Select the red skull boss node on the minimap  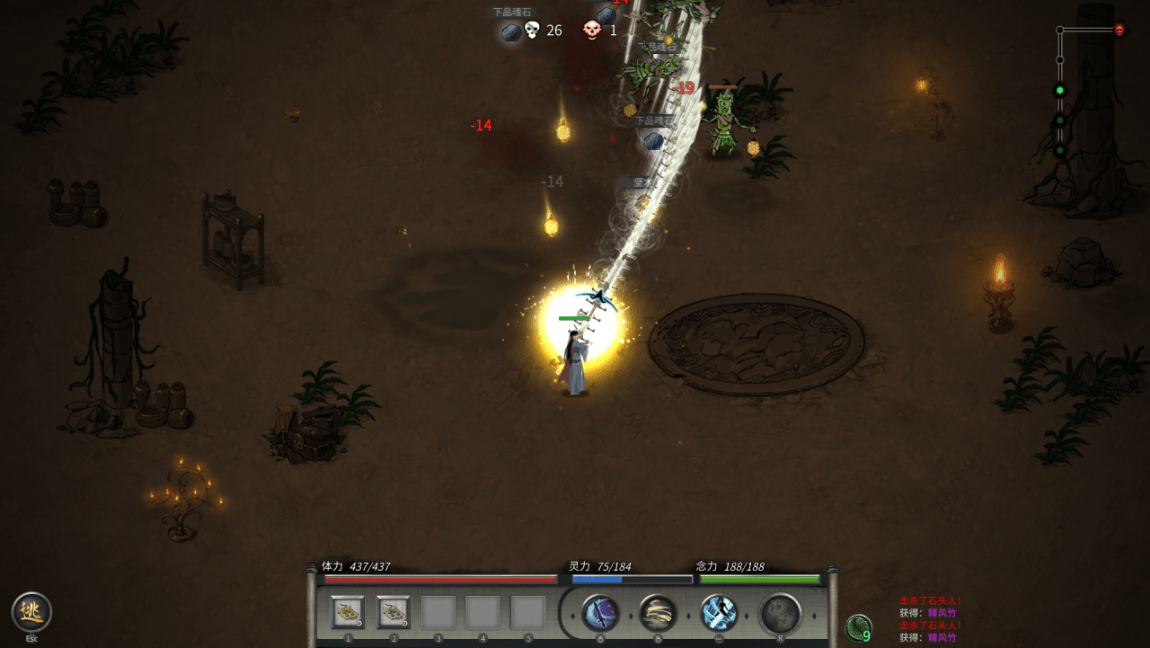1119,30
